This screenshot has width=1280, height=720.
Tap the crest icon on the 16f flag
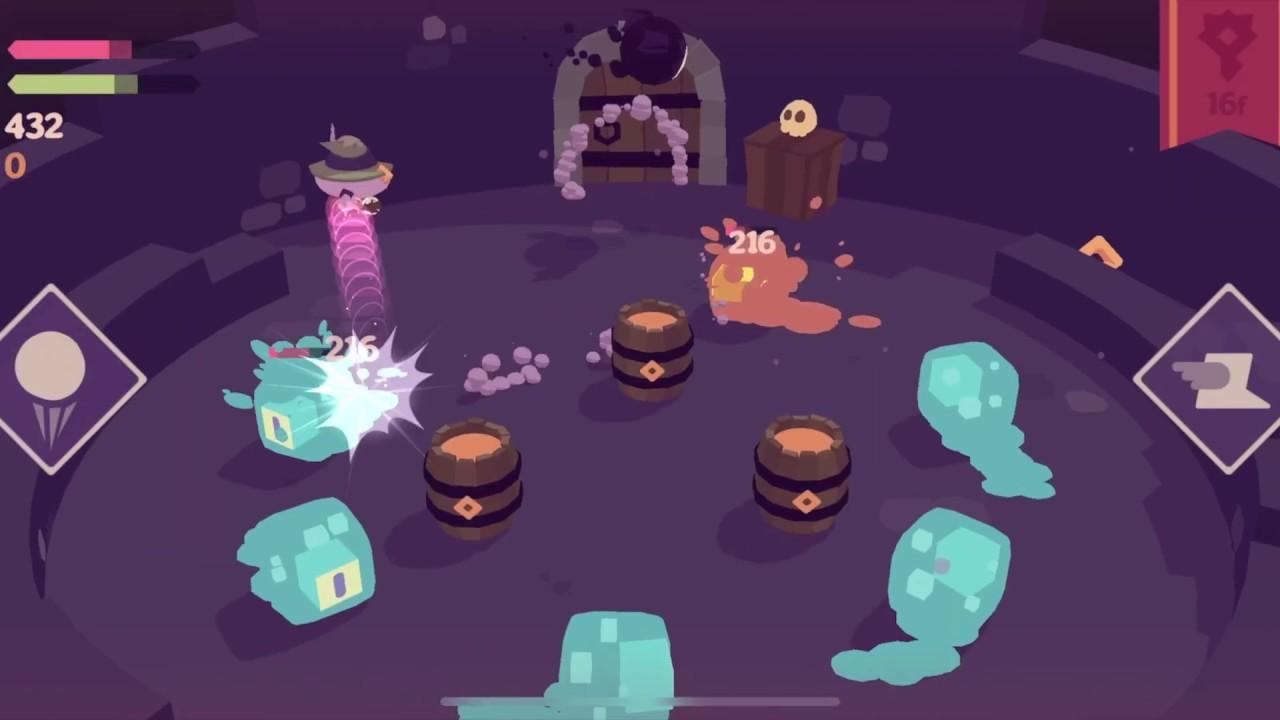1228,40
